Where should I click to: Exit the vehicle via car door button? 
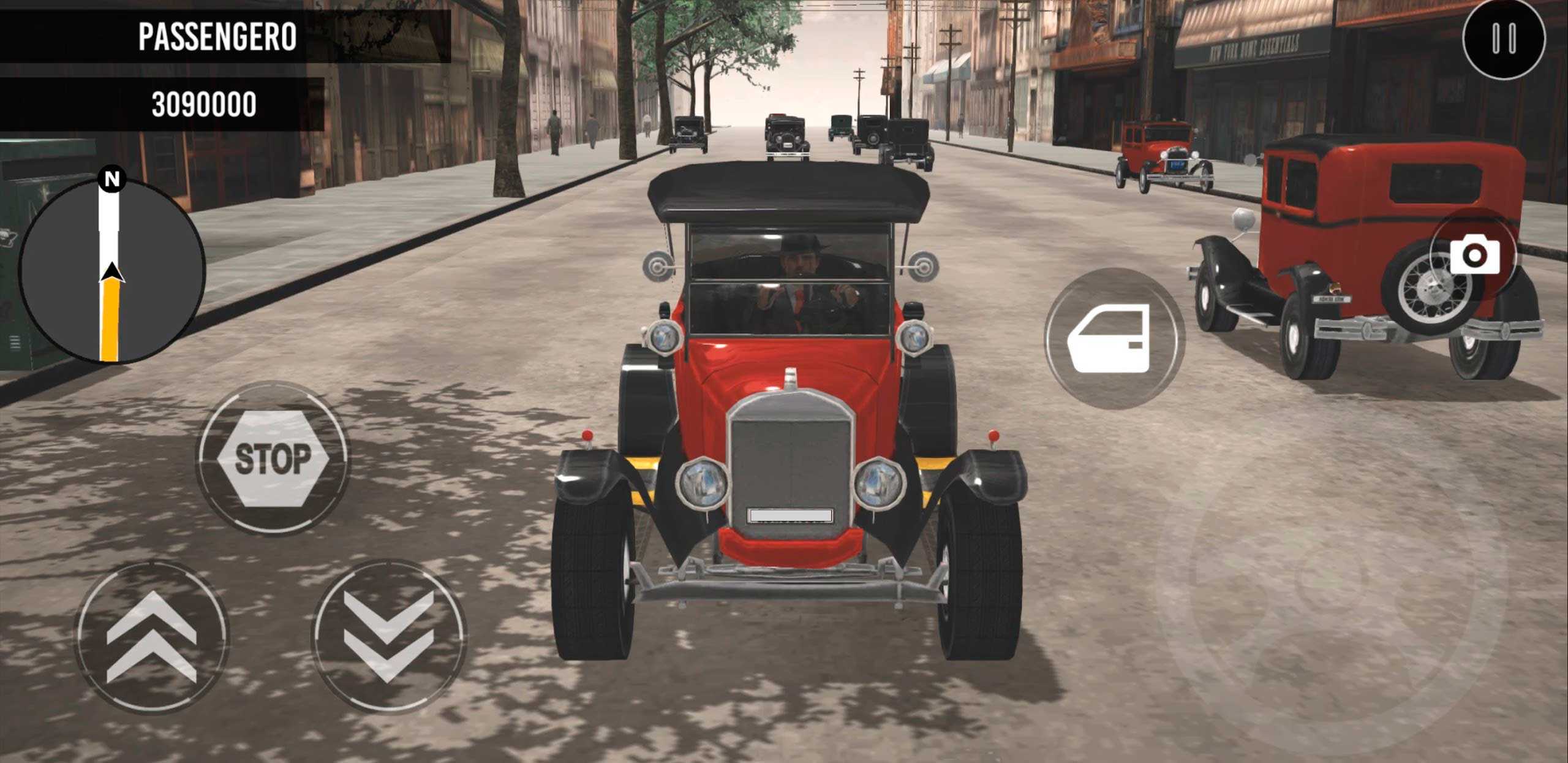point(1114,338)
